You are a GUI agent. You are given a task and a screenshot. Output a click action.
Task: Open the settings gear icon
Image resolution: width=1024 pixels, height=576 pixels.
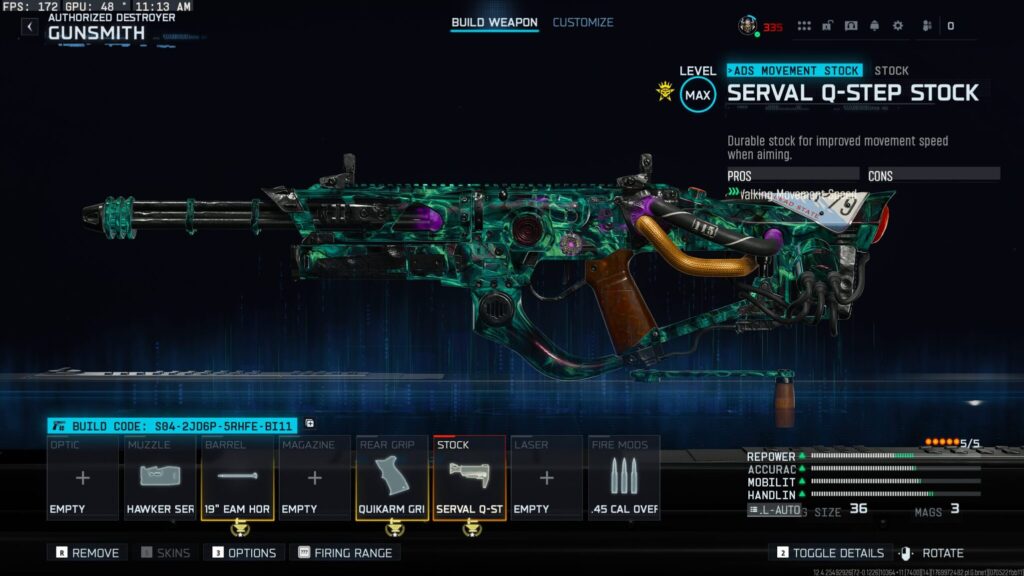pos(897,26)
